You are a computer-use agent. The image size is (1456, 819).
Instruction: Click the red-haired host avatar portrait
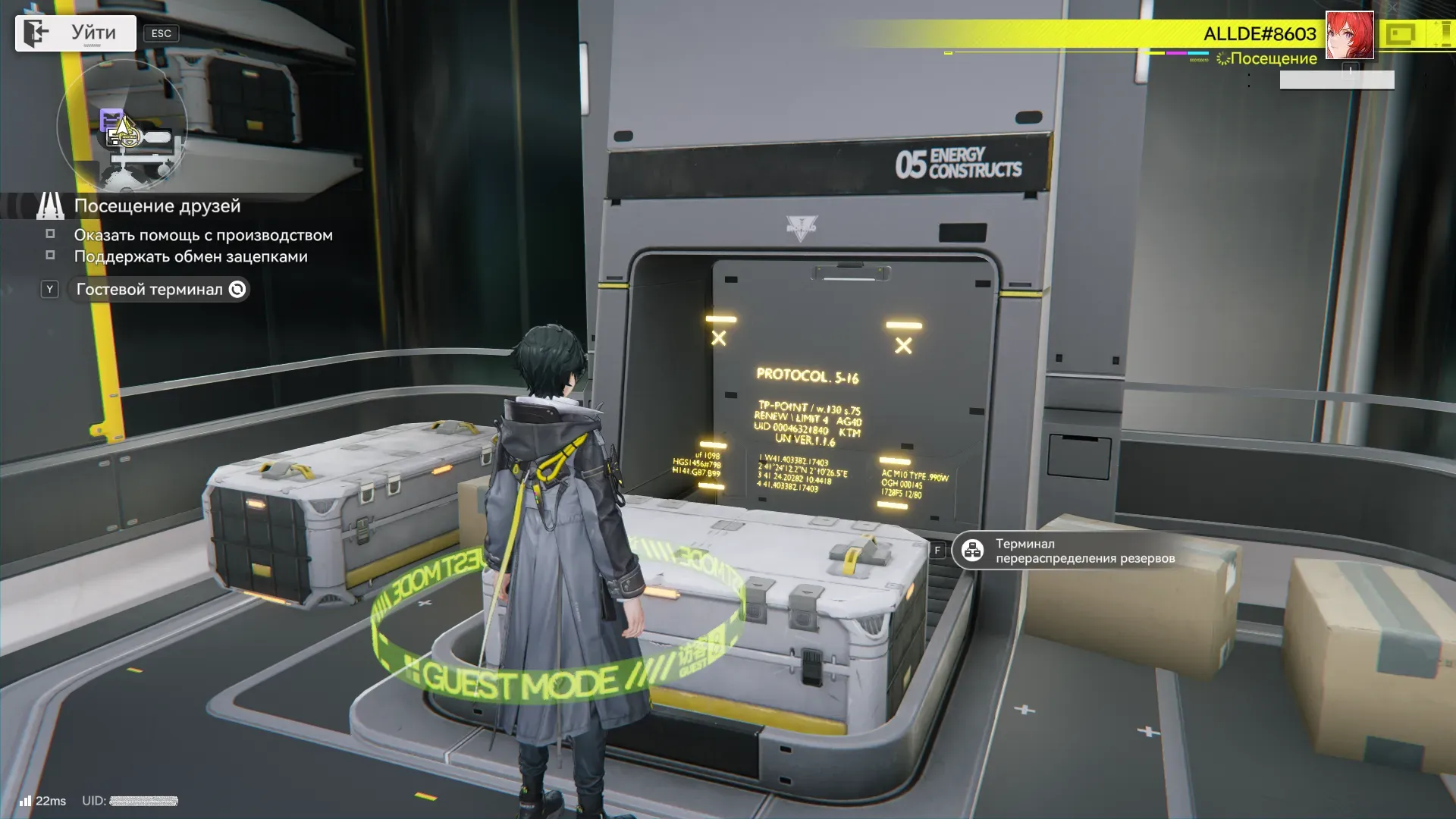[x=1349, y=35]
